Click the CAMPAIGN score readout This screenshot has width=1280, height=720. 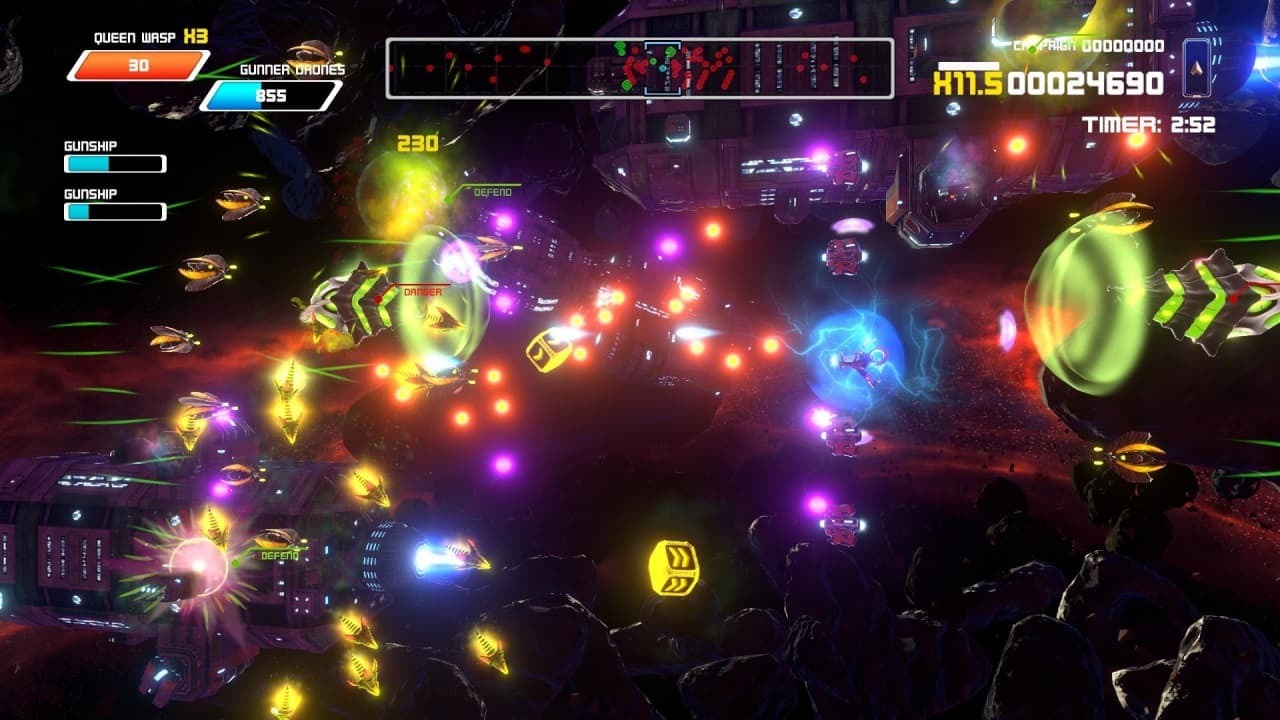pos(1090,44)
